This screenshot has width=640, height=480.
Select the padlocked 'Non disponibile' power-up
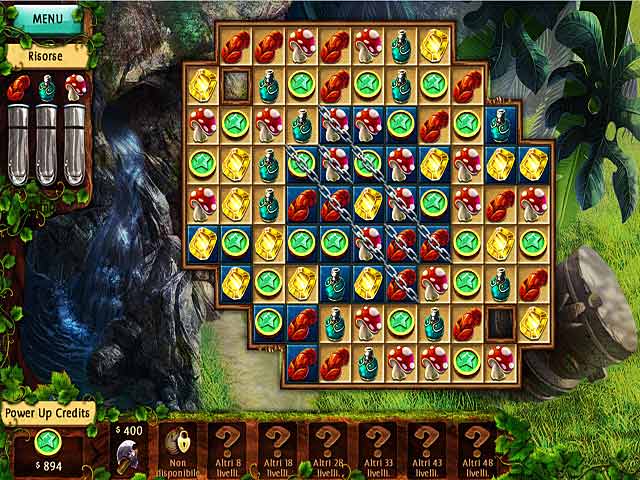point(181,447)
